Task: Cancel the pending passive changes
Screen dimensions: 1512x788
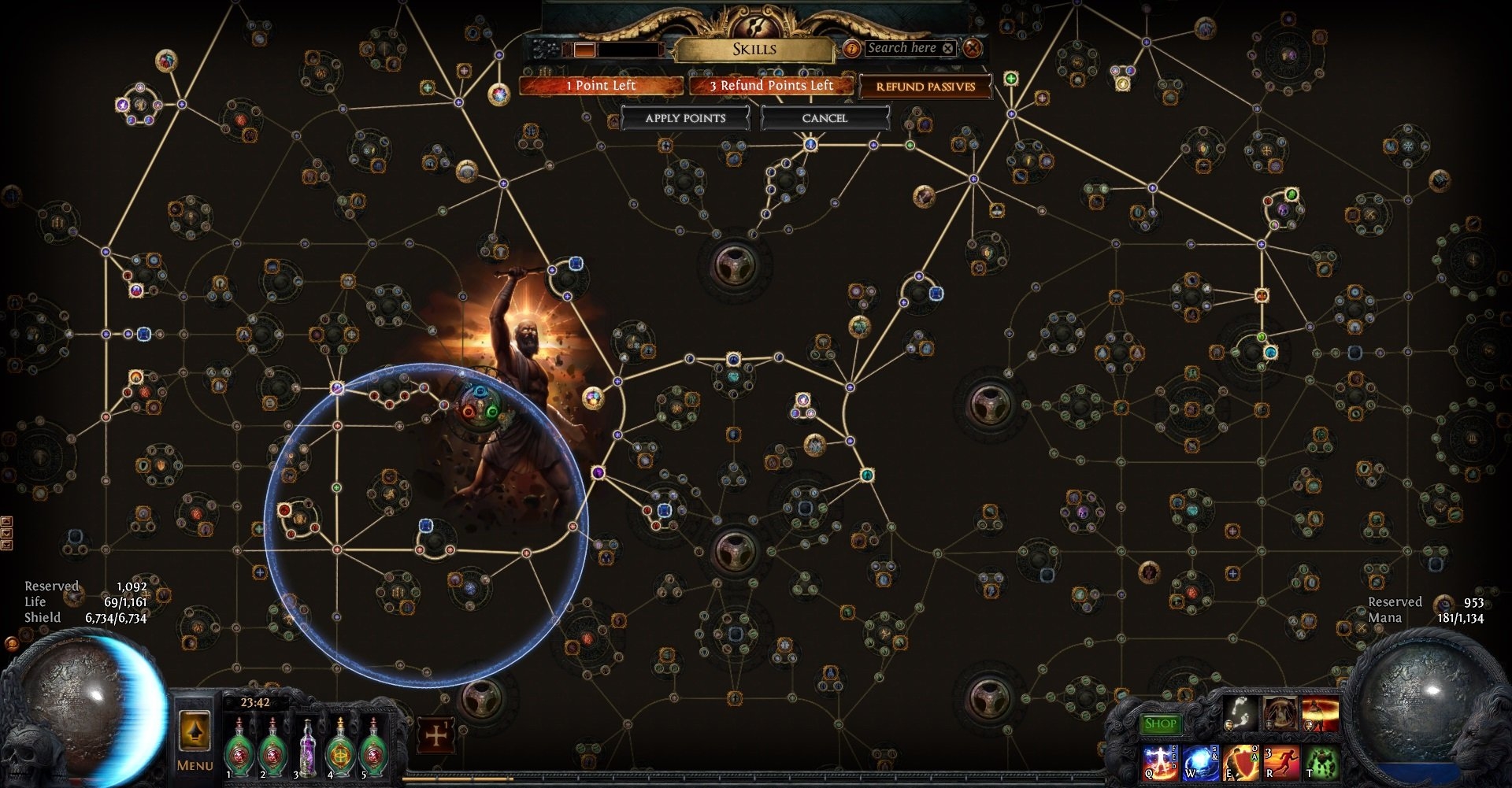Action: (x=825, y=118)
